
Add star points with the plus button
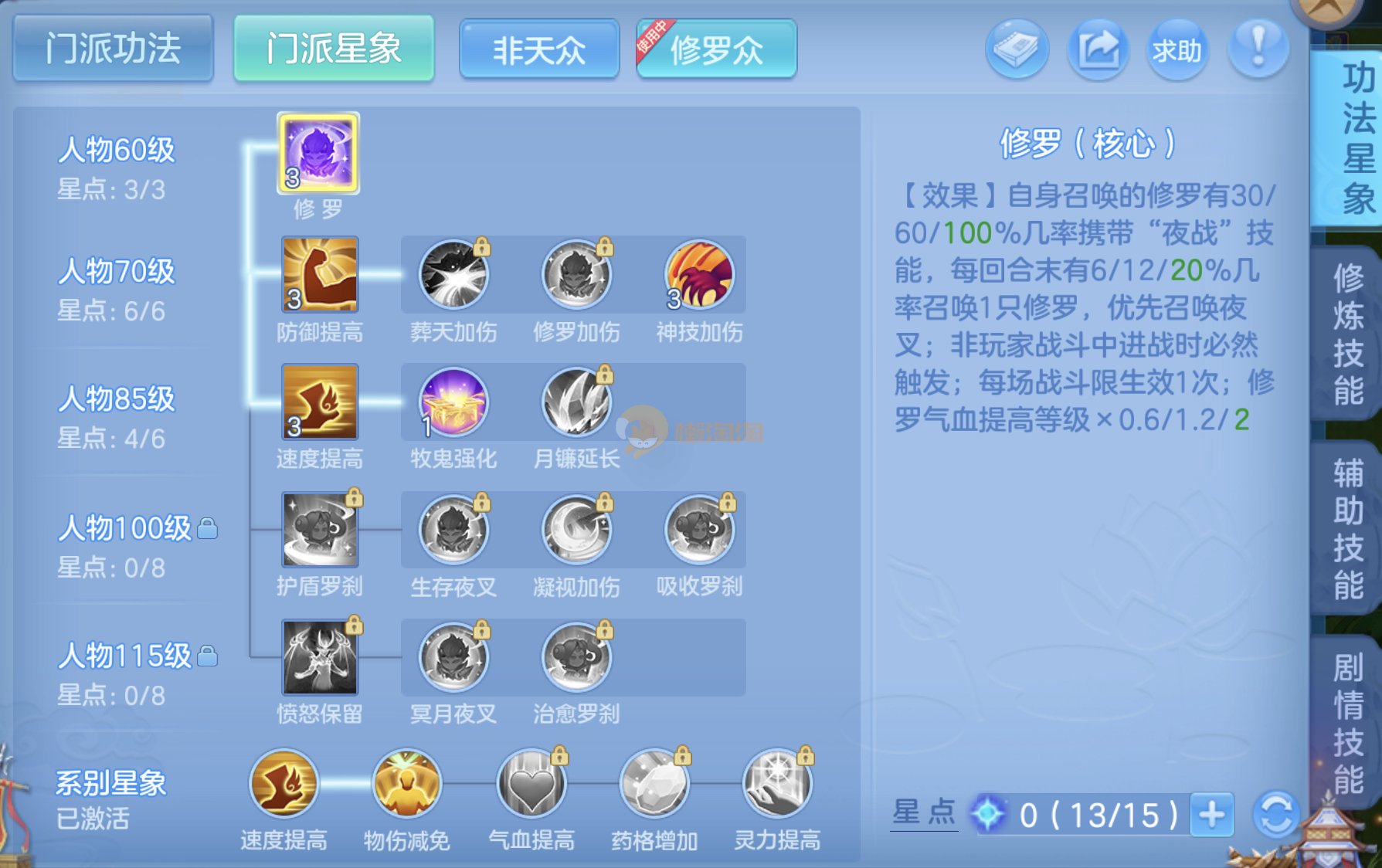point(1211,814)
